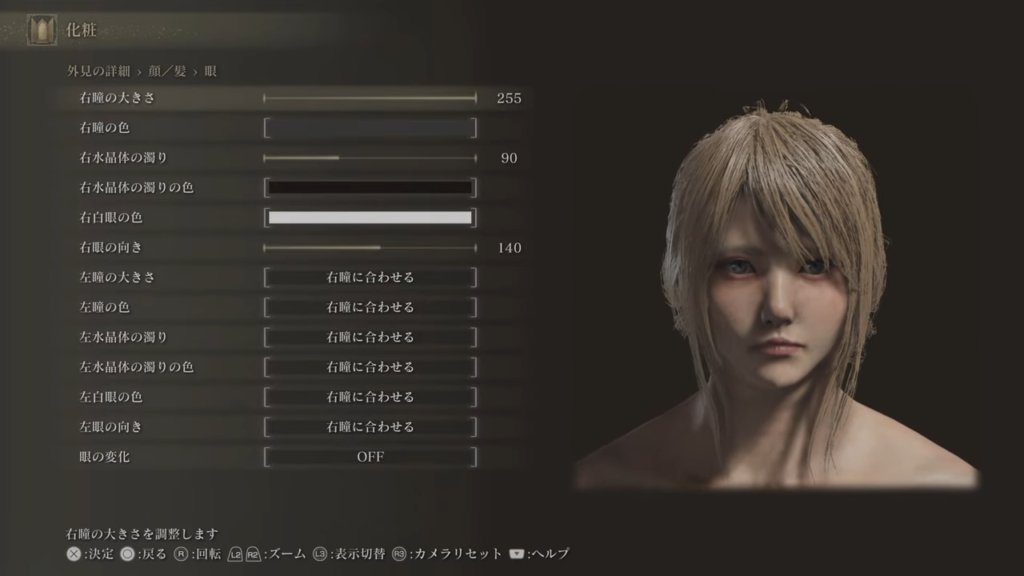Adjust the 右水晶体の濁り slider
Image resolution: width=1024 pixels, height=576 pixels.
click(370, 158)
